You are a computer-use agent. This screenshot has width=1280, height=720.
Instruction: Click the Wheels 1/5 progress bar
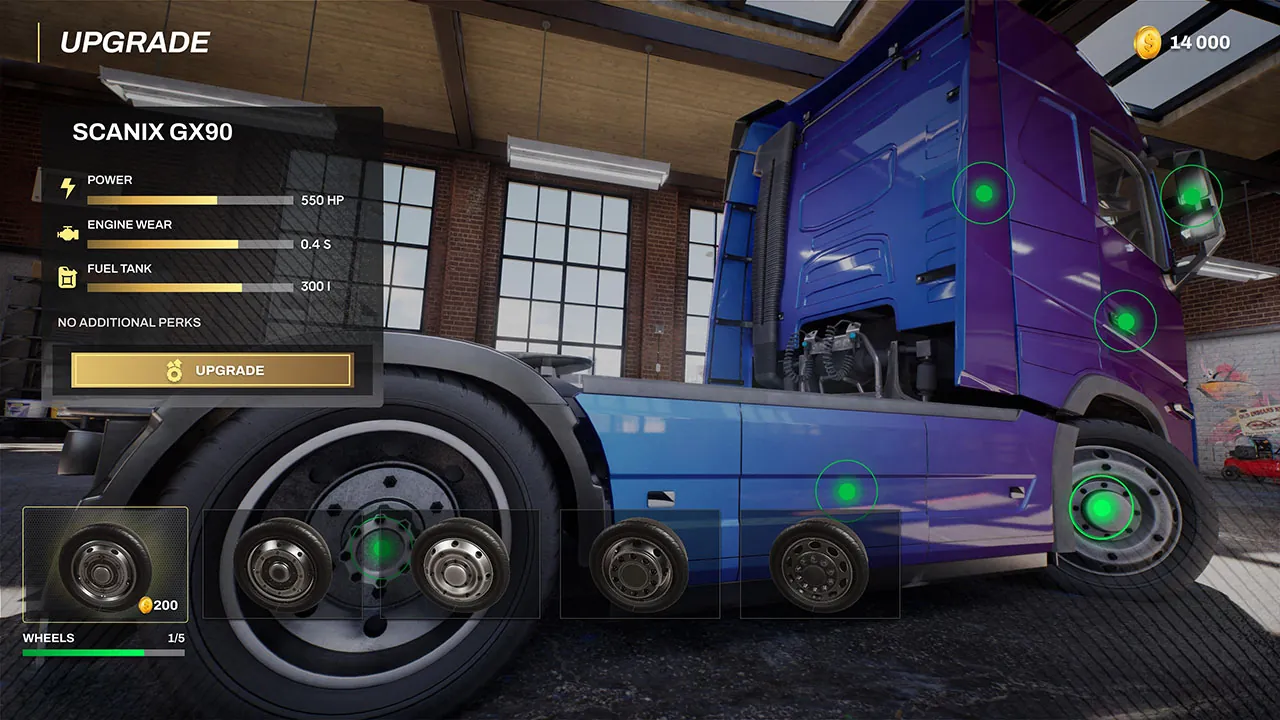(x=105, y=651)
